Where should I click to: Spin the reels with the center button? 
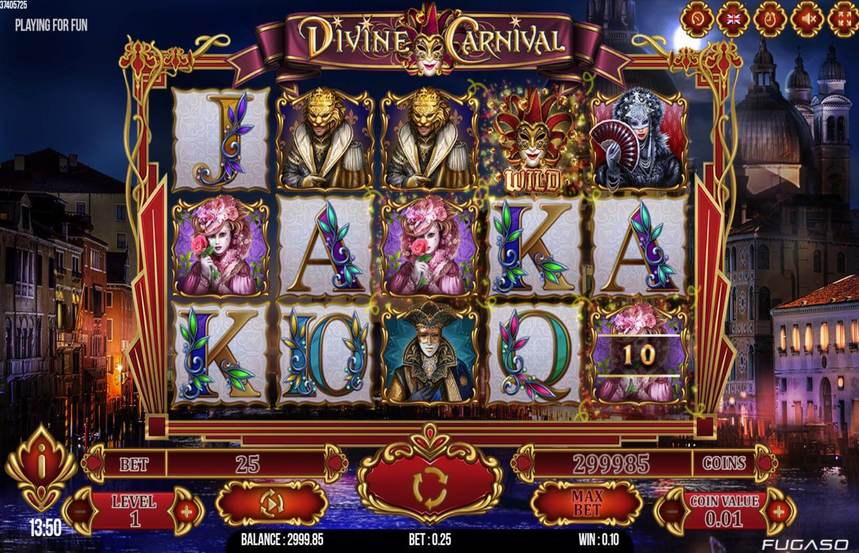[429, 485]
